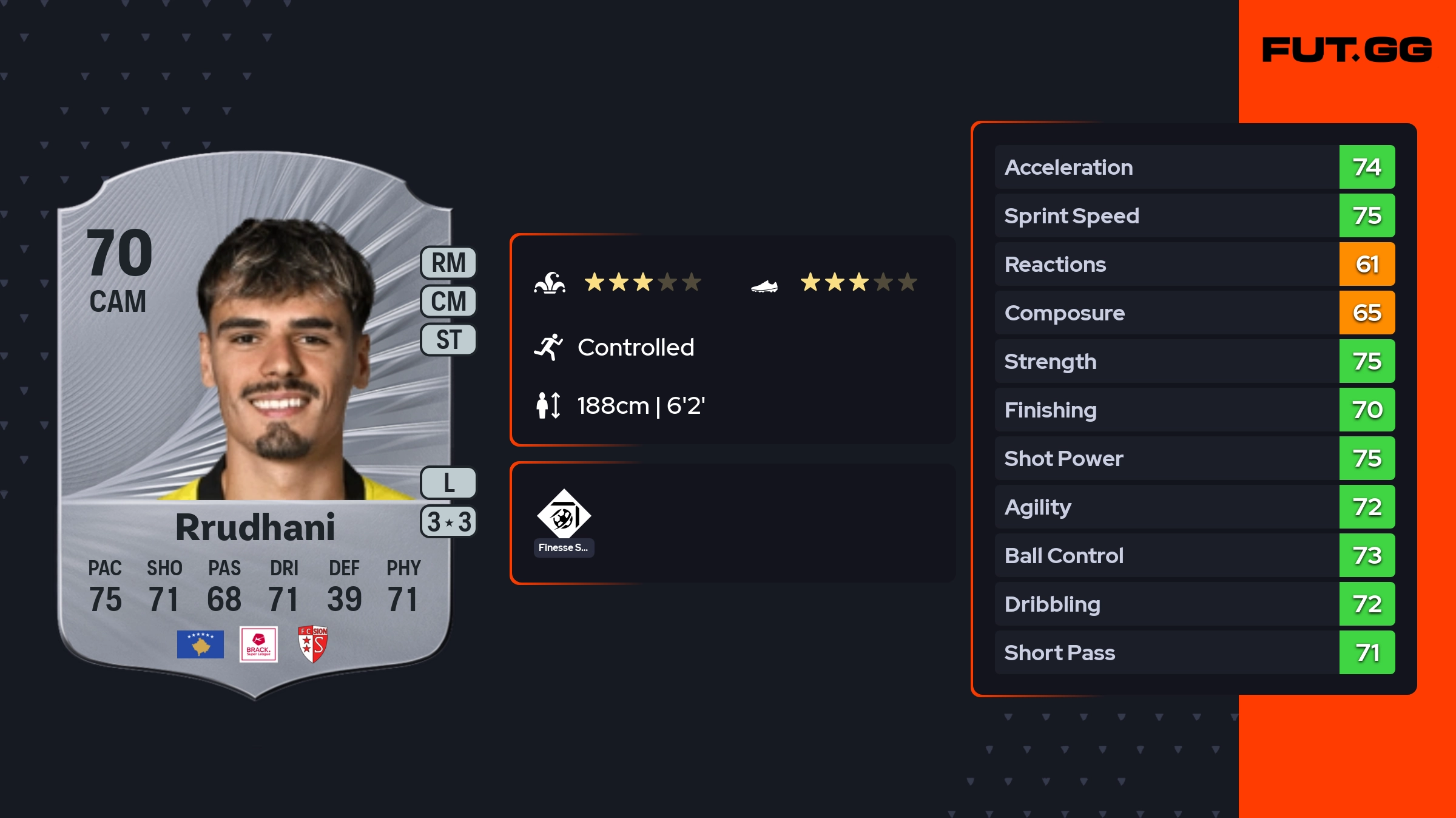The width and height of the screenshot is (1456, 818).
Task: Select the Reactions stat row
Action: (x=1194, y=264)
